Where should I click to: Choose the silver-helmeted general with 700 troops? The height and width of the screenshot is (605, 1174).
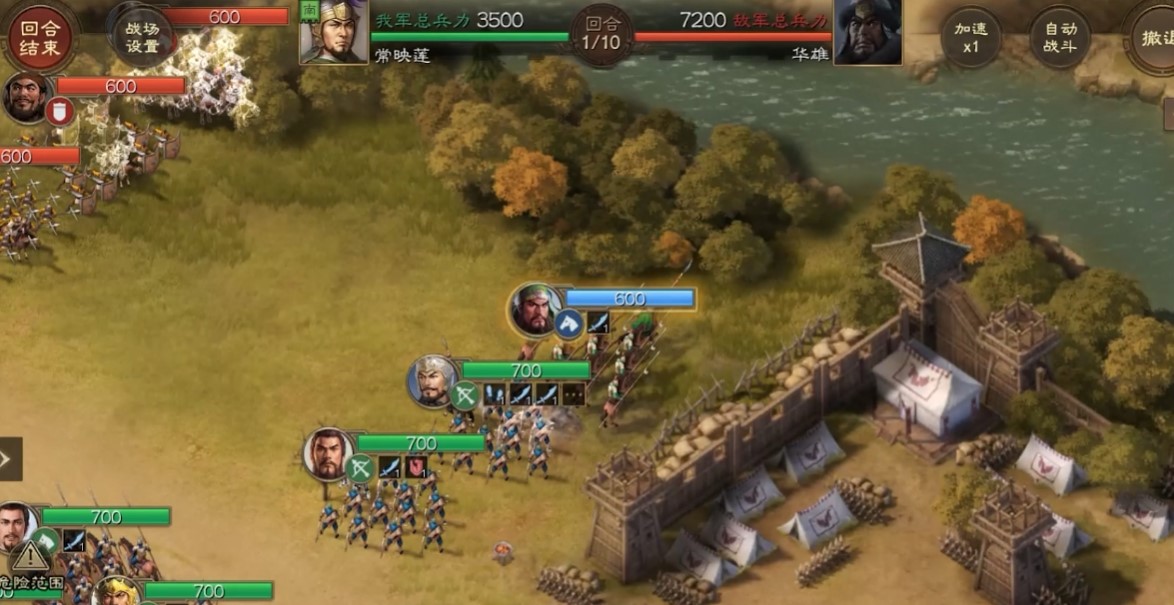click(433, 381)
